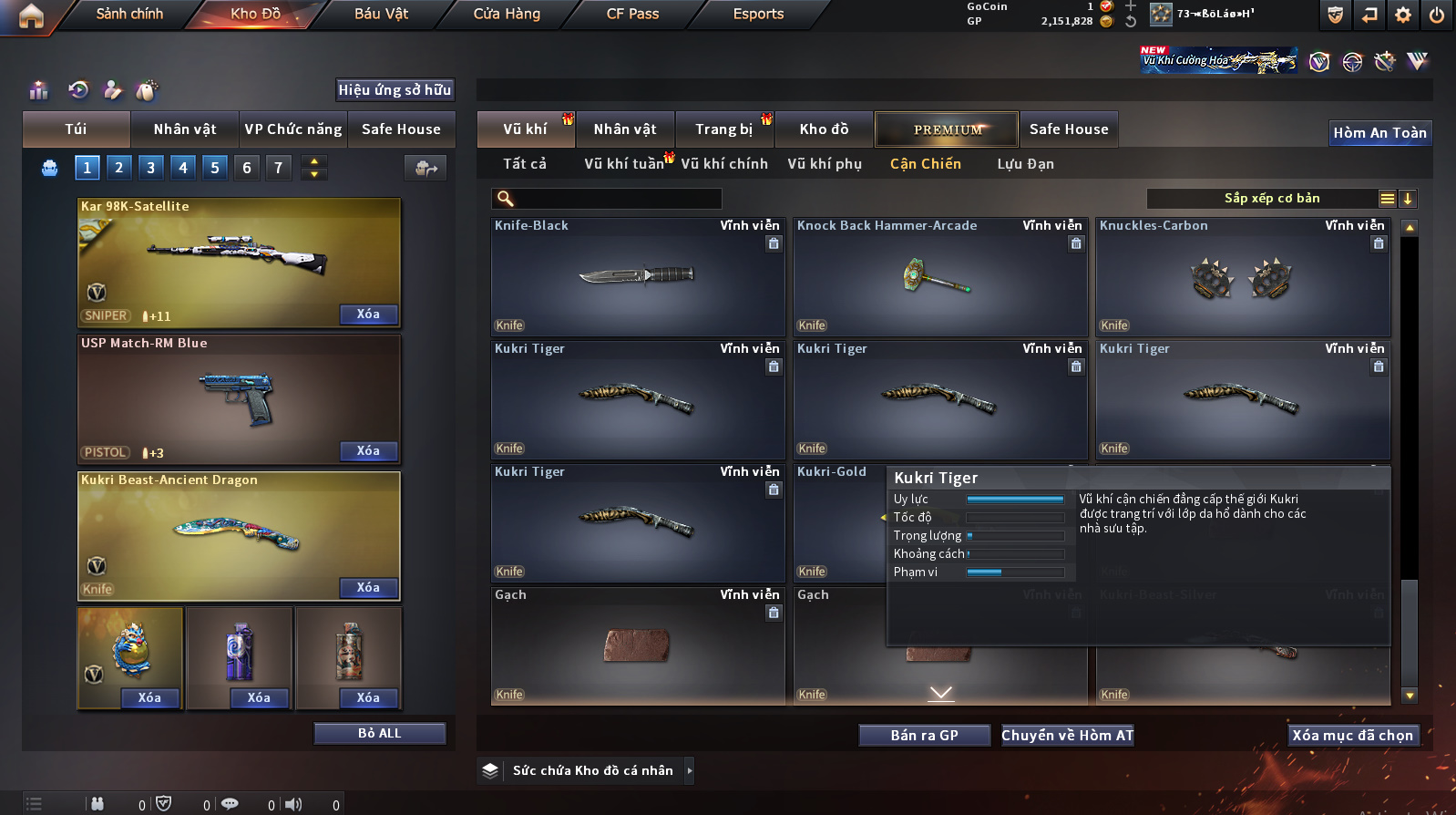Switch to the Vũ khí chính filter
Viewport: 1456px width, 815px height.
coord(724,164)
